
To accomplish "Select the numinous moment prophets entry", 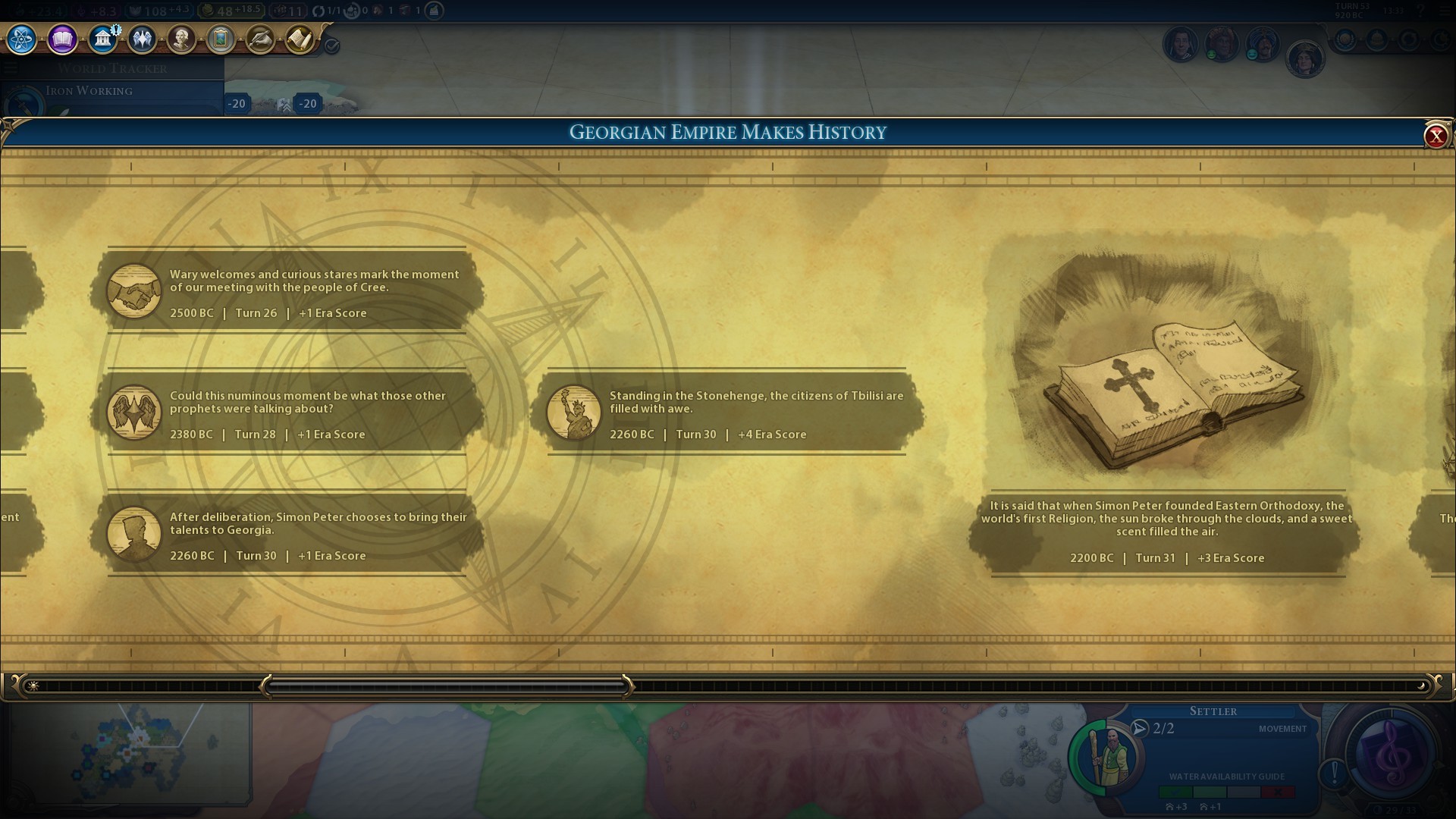I will [x=287, y=413].
